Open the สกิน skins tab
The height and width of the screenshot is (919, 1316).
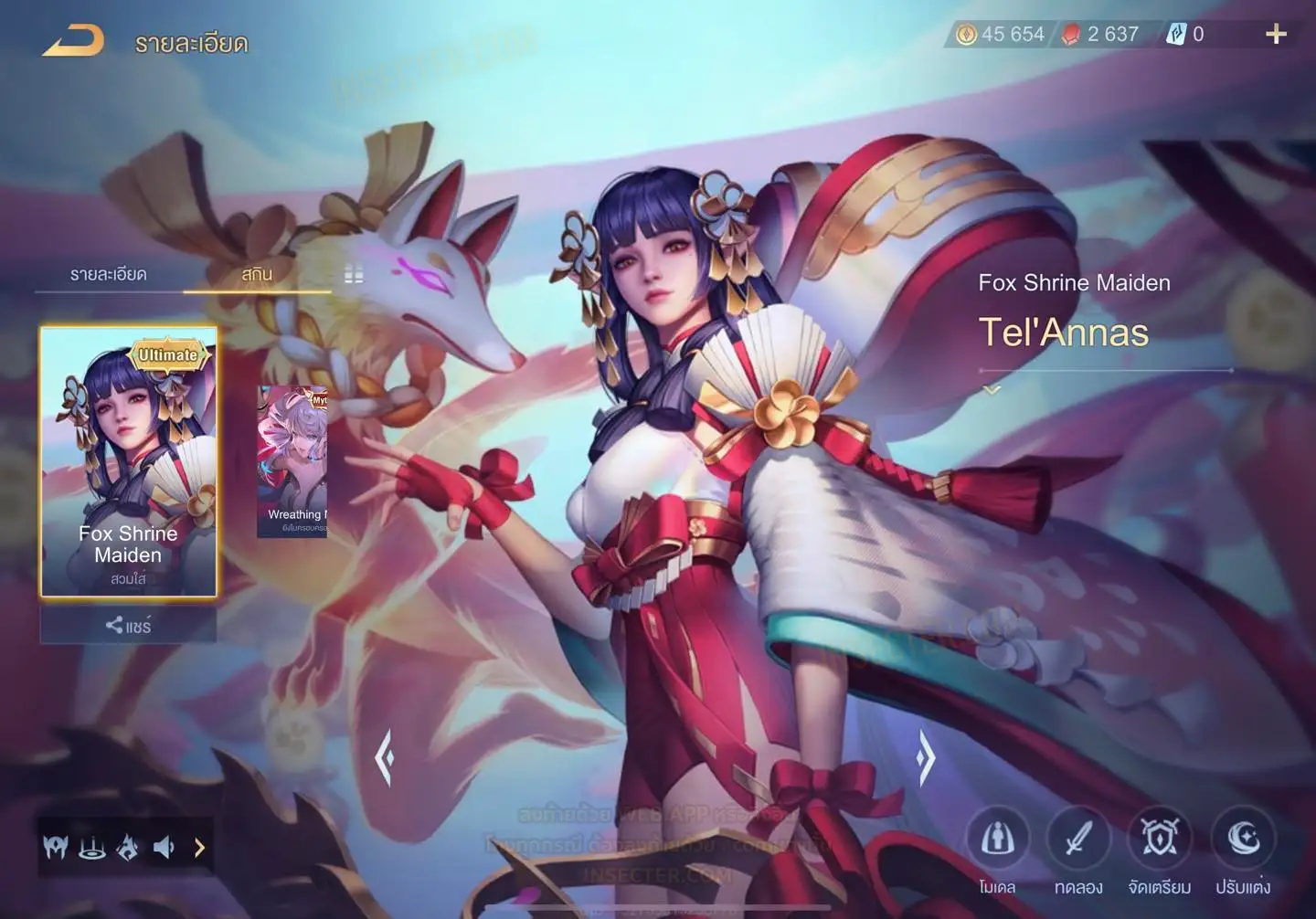click(x=257, y=274)
